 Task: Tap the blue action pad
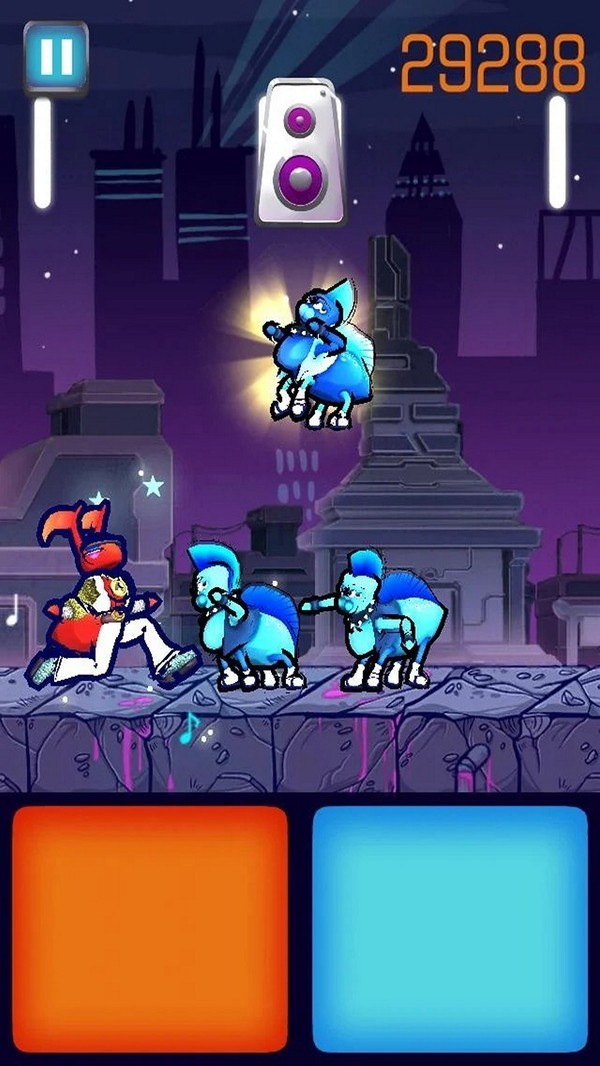coord(450,929)
